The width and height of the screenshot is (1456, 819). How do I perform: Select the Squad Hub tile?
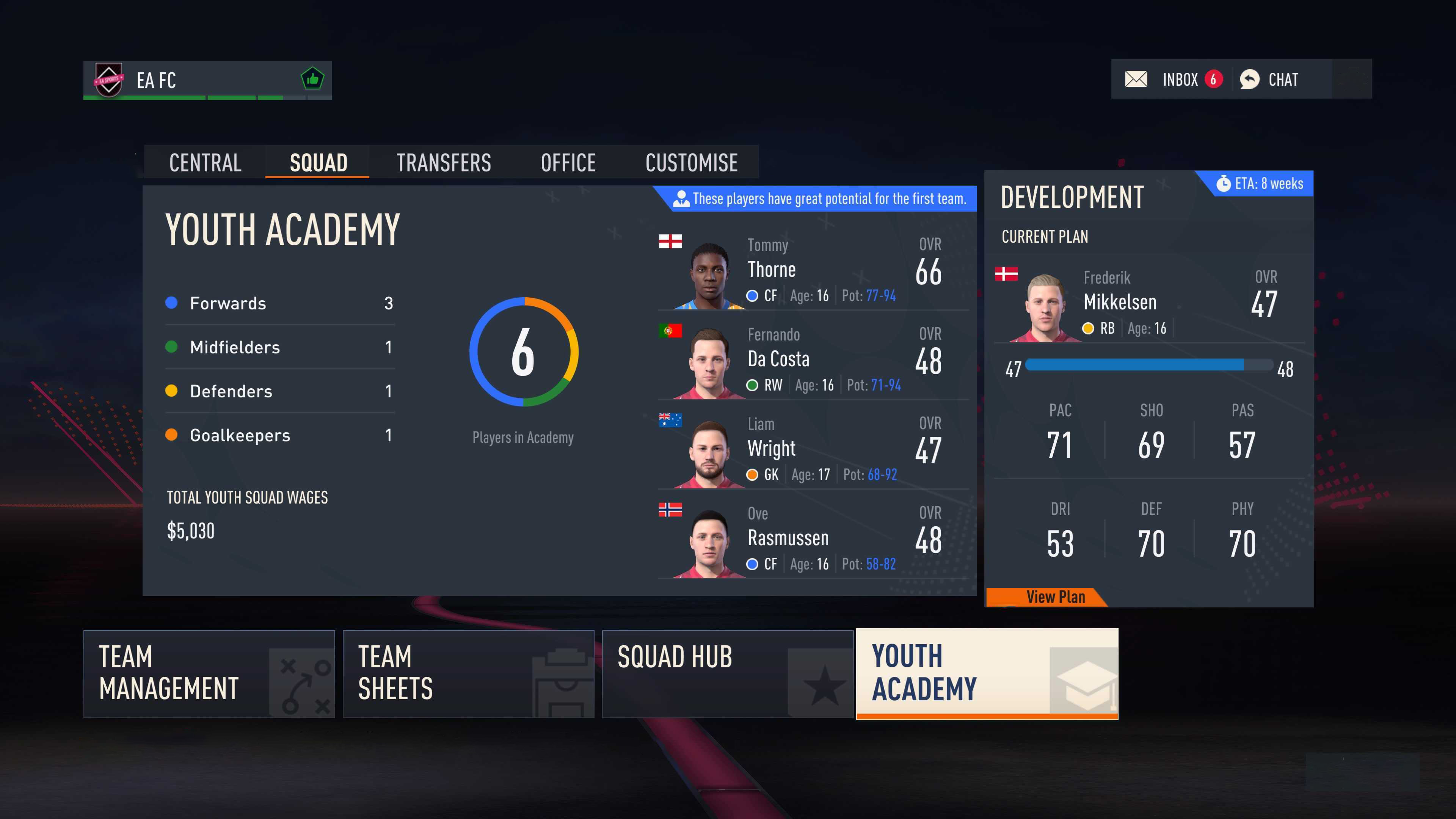[x=727, y=674]
